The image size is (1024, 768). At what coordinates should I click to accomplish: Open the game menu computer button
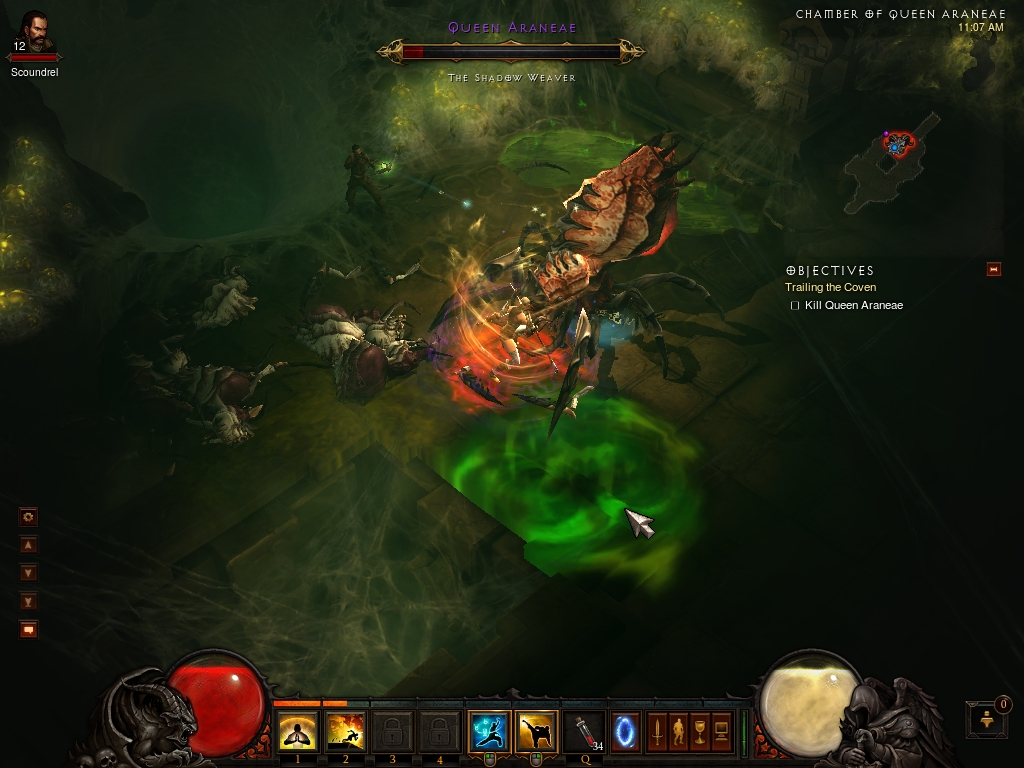pos(721,733)
